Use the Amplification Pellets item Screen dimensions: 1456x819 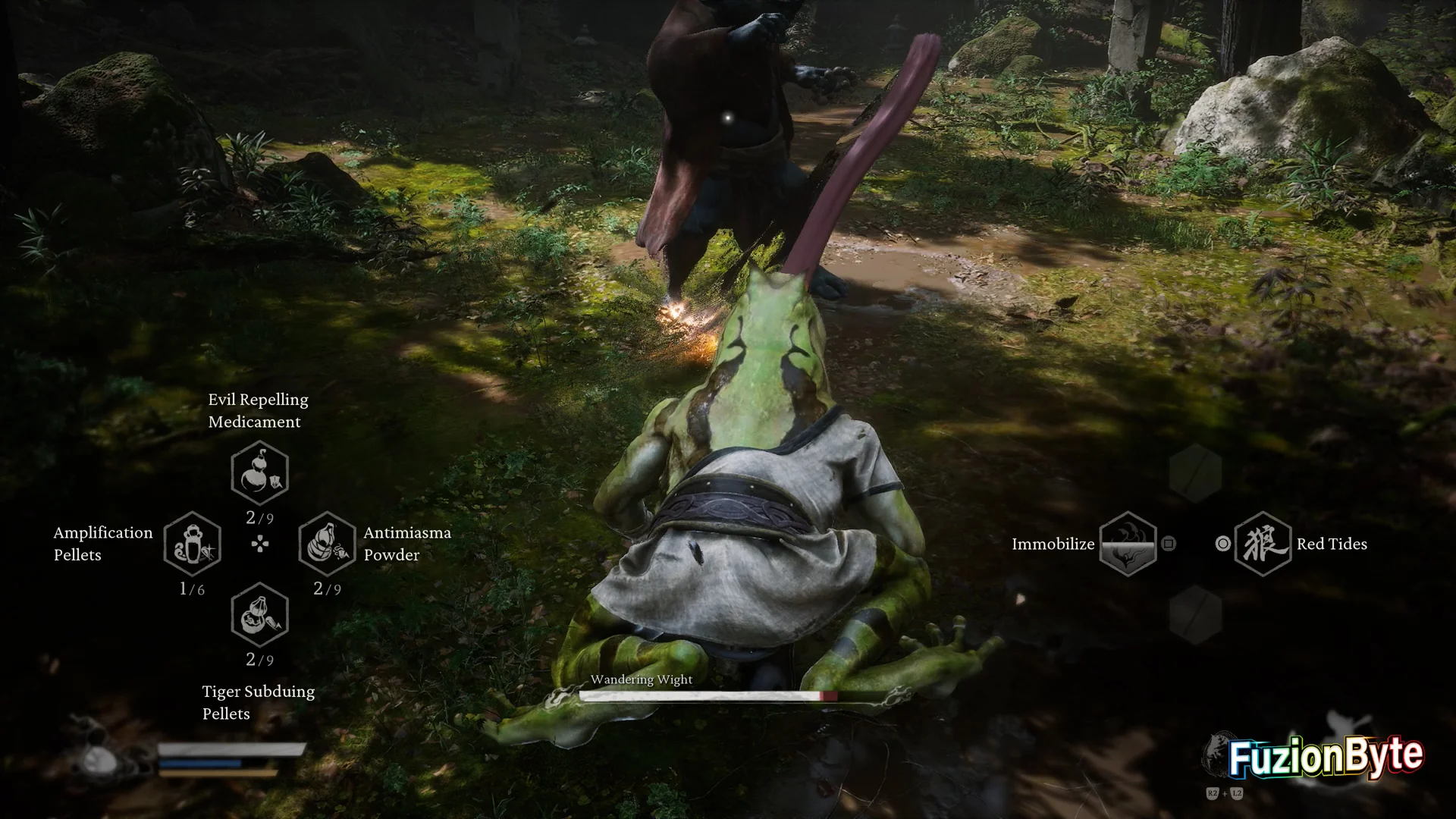point(193,544)
